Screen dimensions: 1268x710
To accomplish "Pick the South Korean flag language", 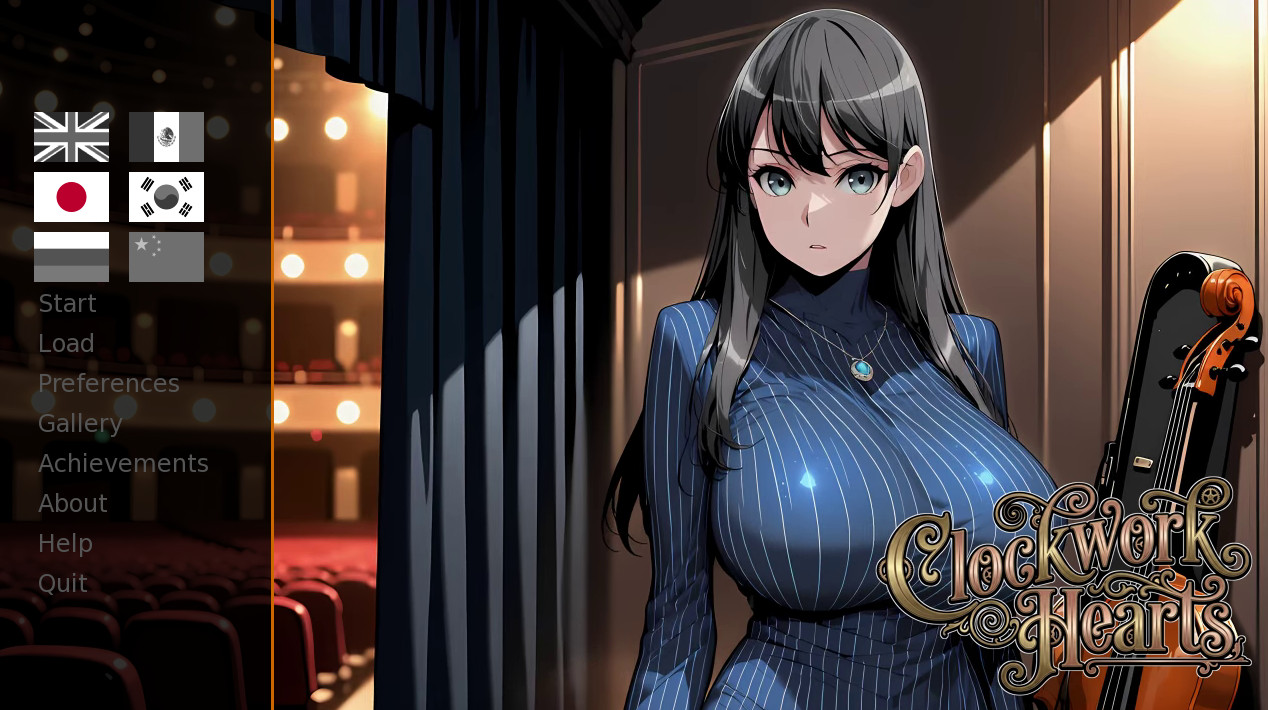I will (x=166, y=197).
